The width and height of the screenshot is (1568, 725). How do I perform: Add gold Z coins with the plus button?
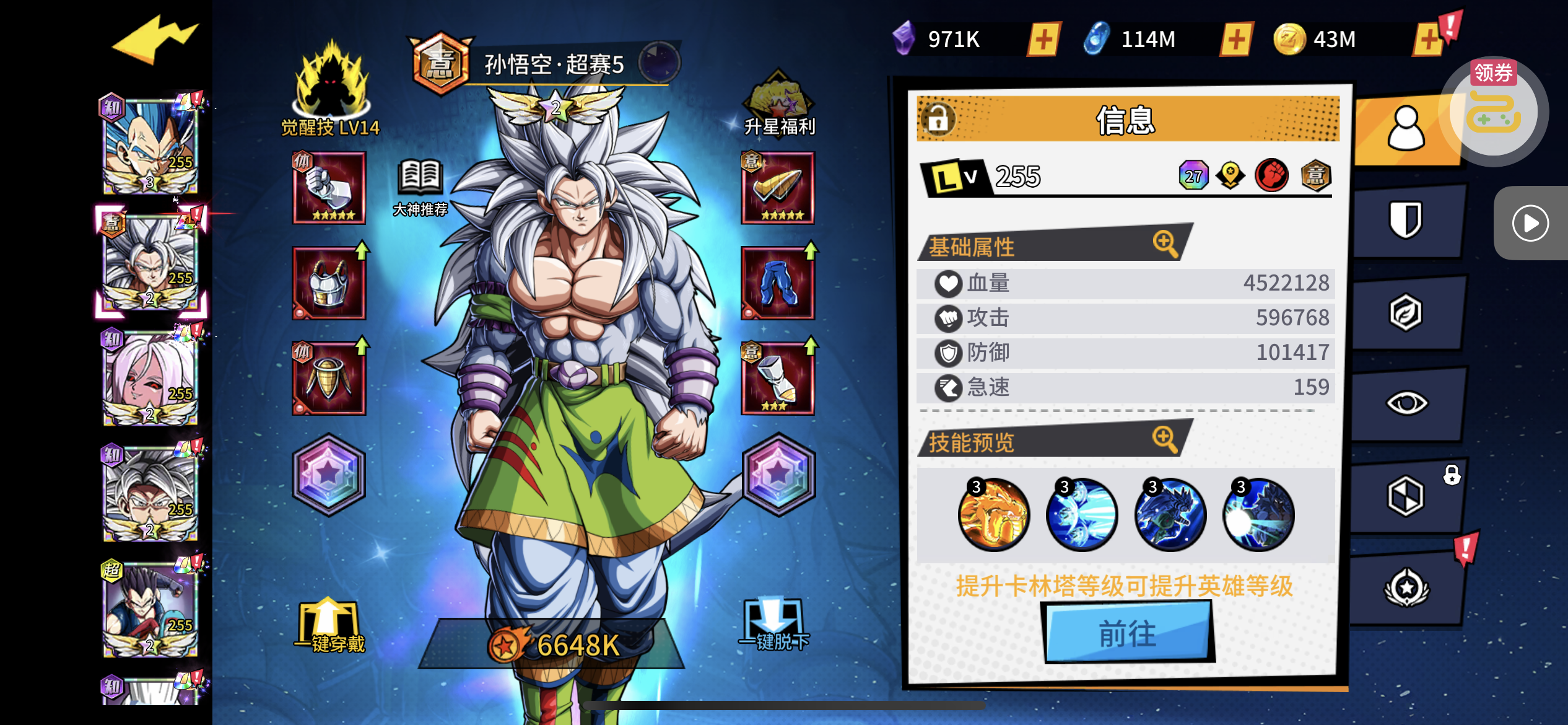click(x=1428, y=40)
